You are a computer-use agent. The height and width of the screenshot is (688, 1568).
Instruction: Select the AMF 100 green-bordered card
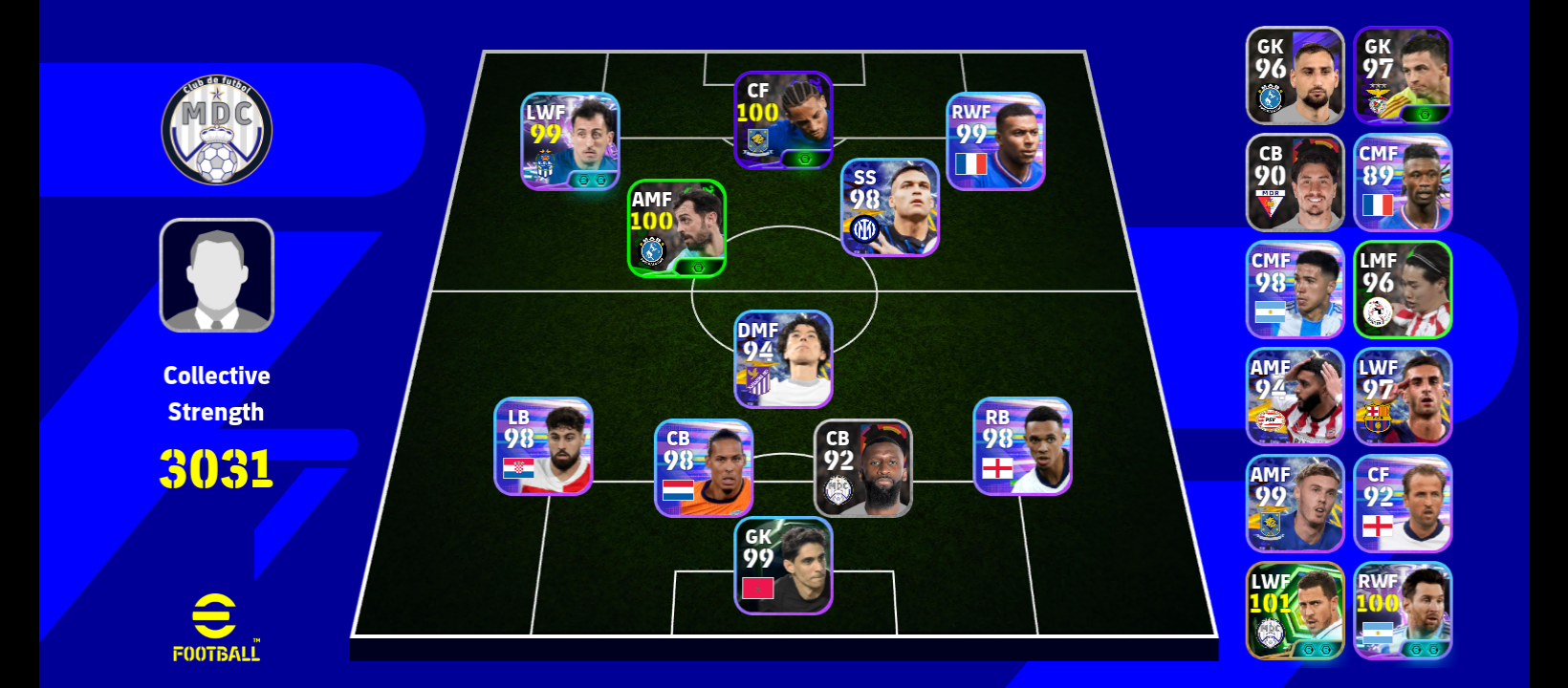coord(677,228)
